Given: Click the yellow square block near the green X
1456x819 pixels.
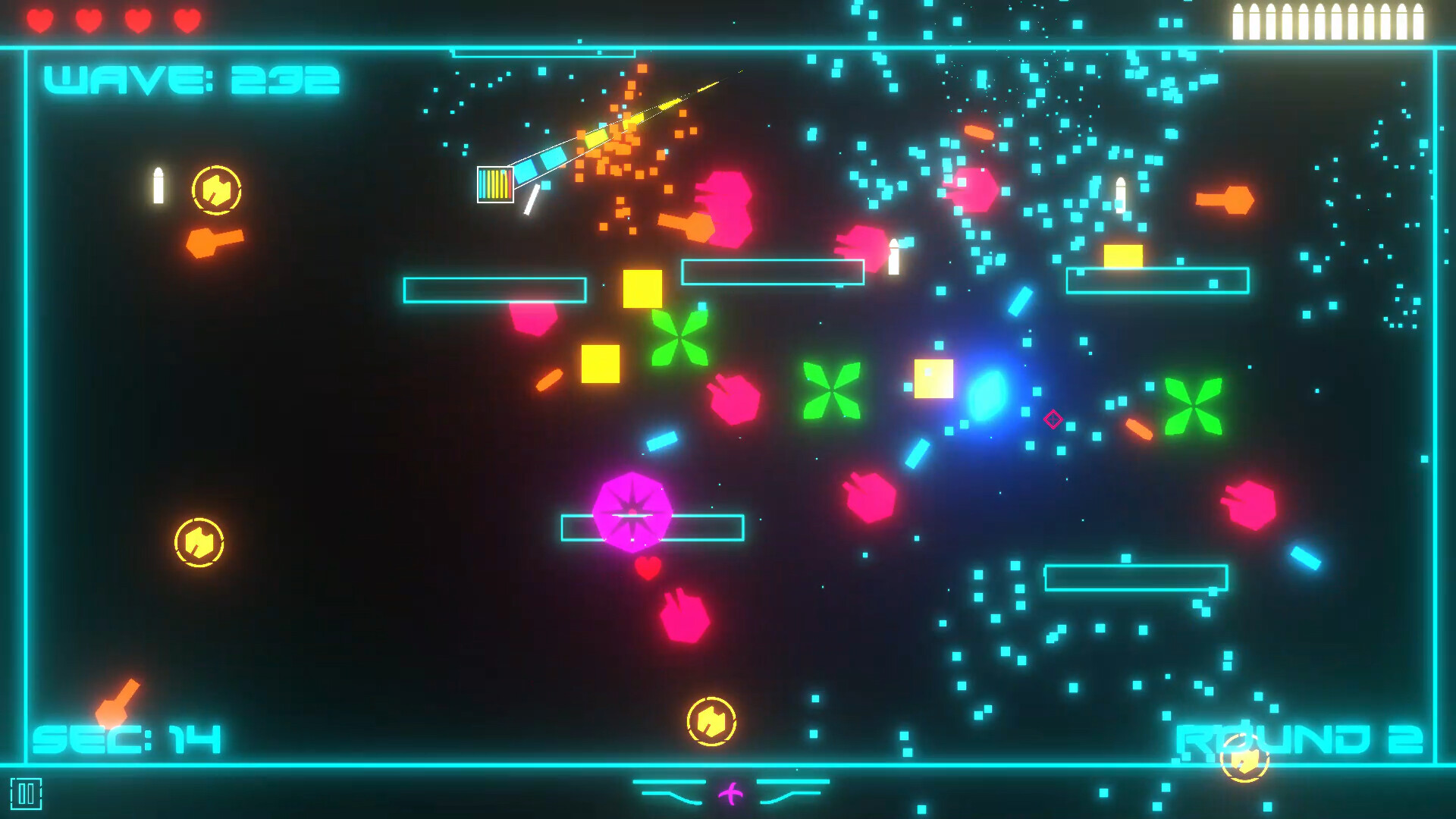Looking at the screenshot, I should [642, 290].
